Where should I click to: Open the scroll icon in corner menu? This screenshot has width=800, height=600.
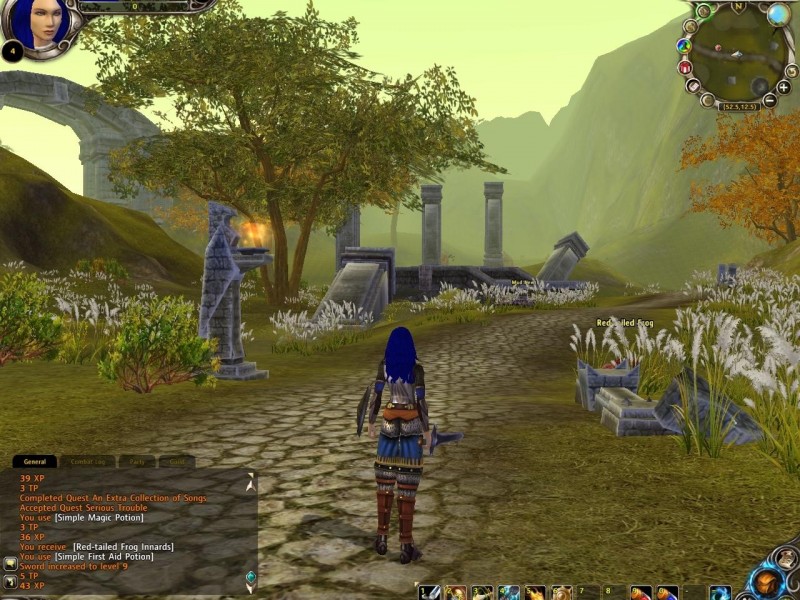click(x=787, y=558)
